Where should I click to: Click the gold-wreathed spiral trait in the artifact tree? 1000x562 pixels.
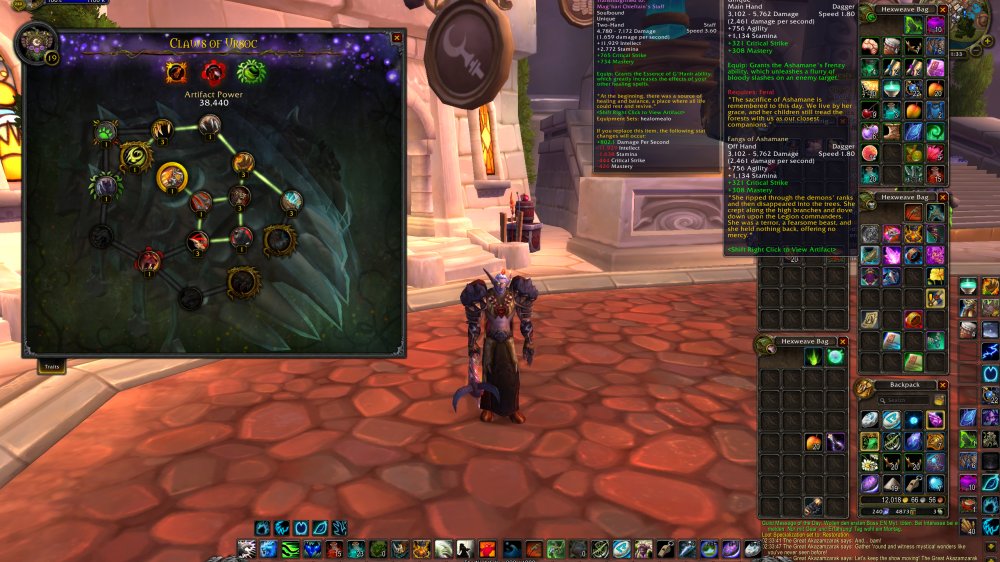click(x=137, y=156)
